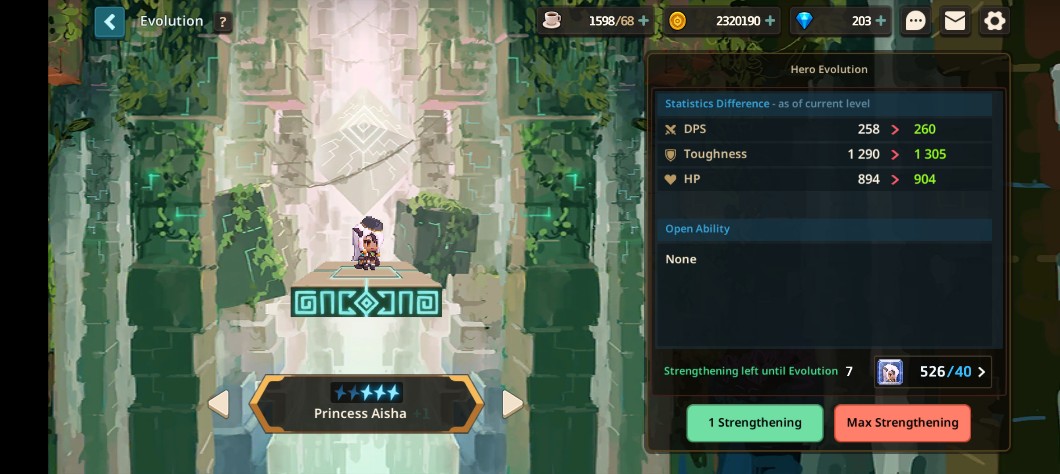Screen dimensions: 1060x474
Task: Show next hero with right arrow
Action: tap(513, 404)
